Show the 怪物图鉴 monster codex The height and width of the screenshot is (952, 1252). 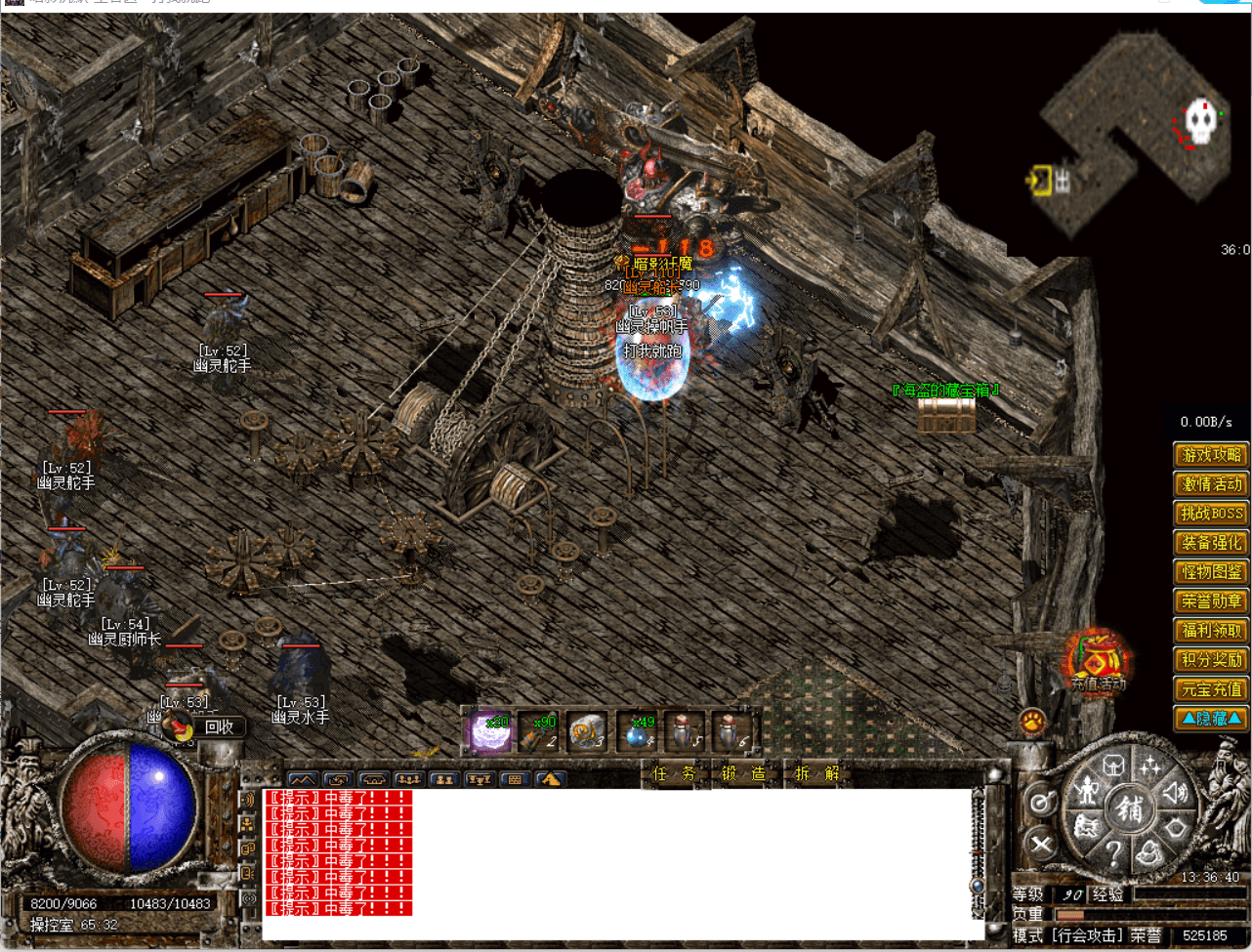tap(1211, 572)
